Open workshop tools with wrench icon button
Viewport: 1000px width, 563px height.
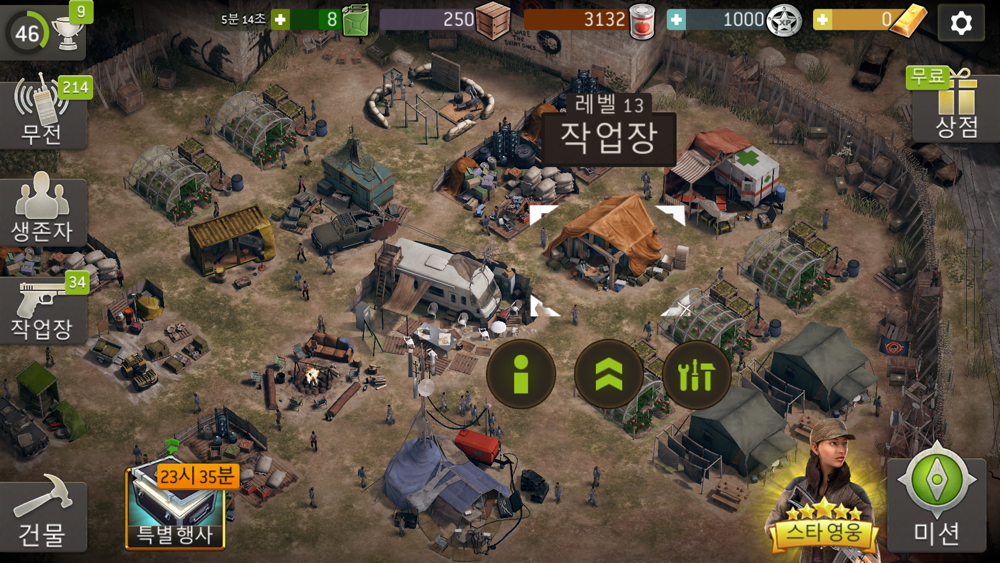696,374
